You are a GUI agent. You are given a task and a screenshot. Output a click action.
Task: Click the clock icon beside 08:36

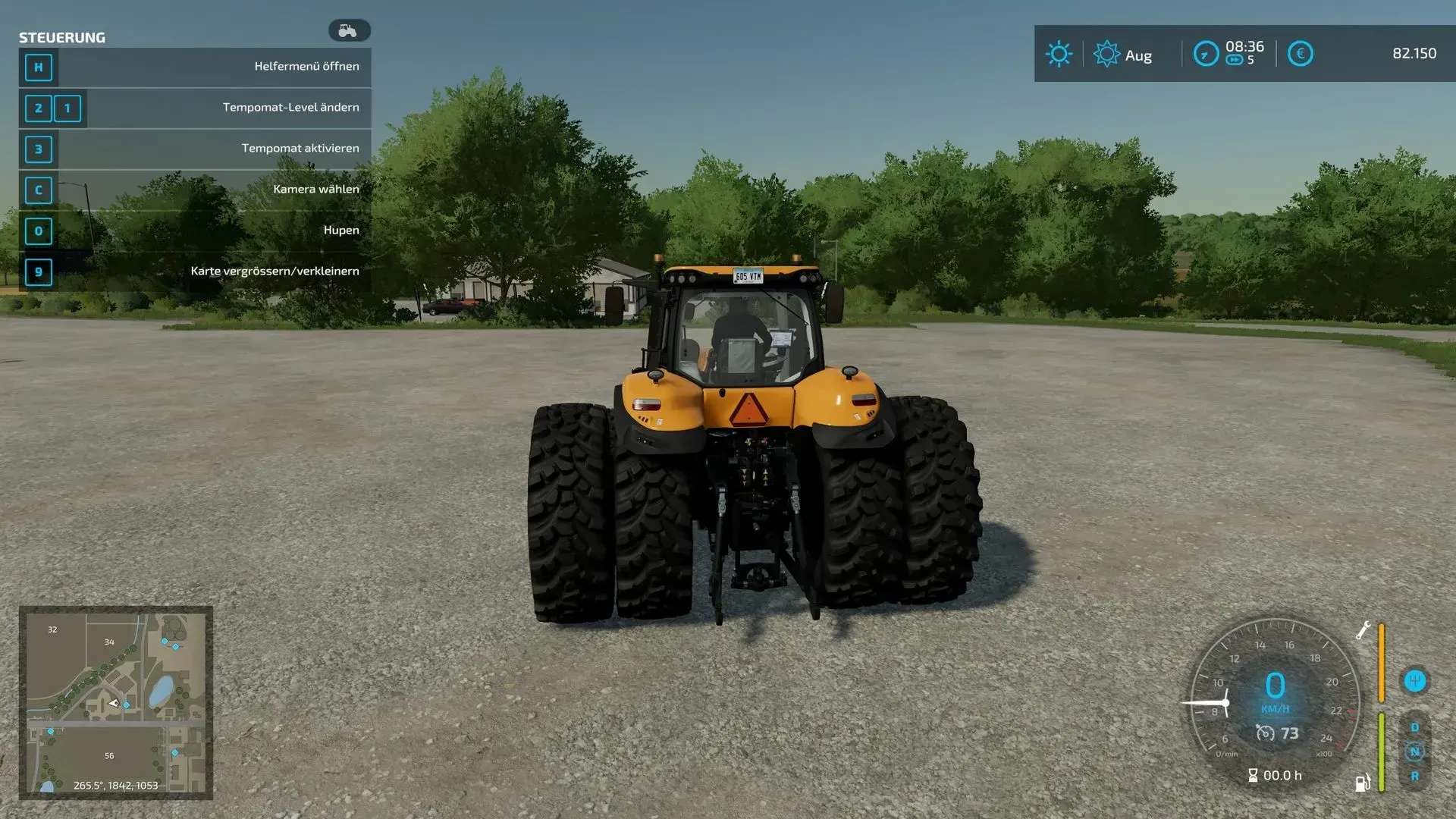click(x=1206, y=54)
